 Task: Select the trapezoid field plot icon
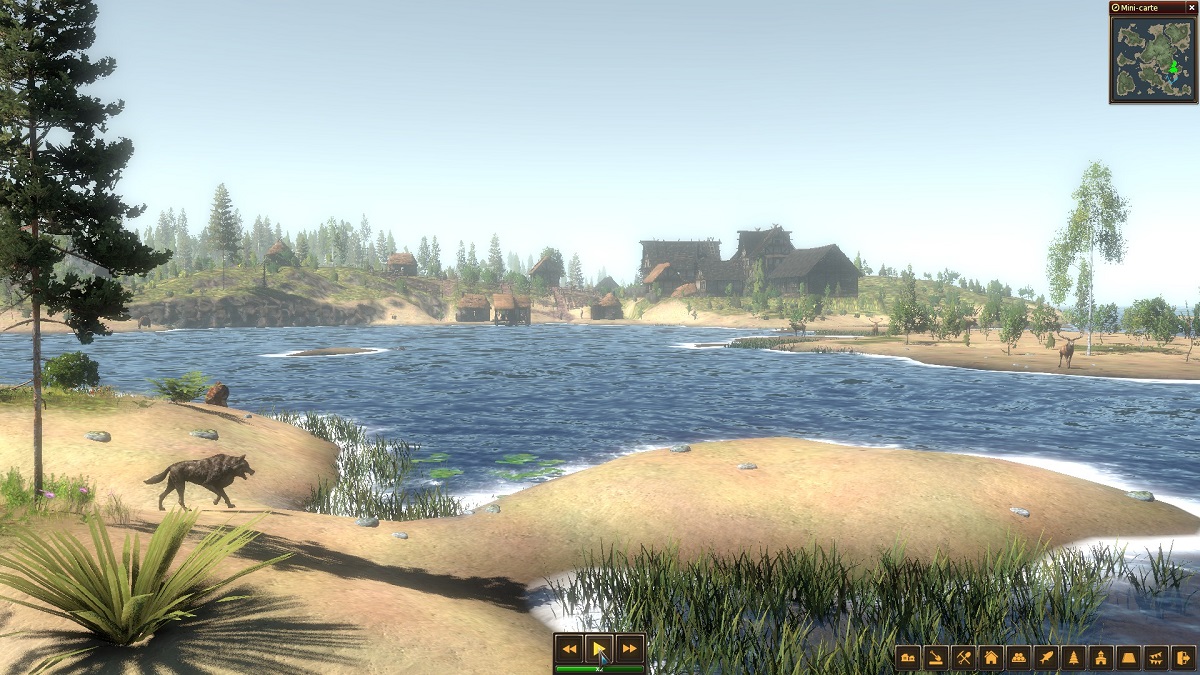1128,657
